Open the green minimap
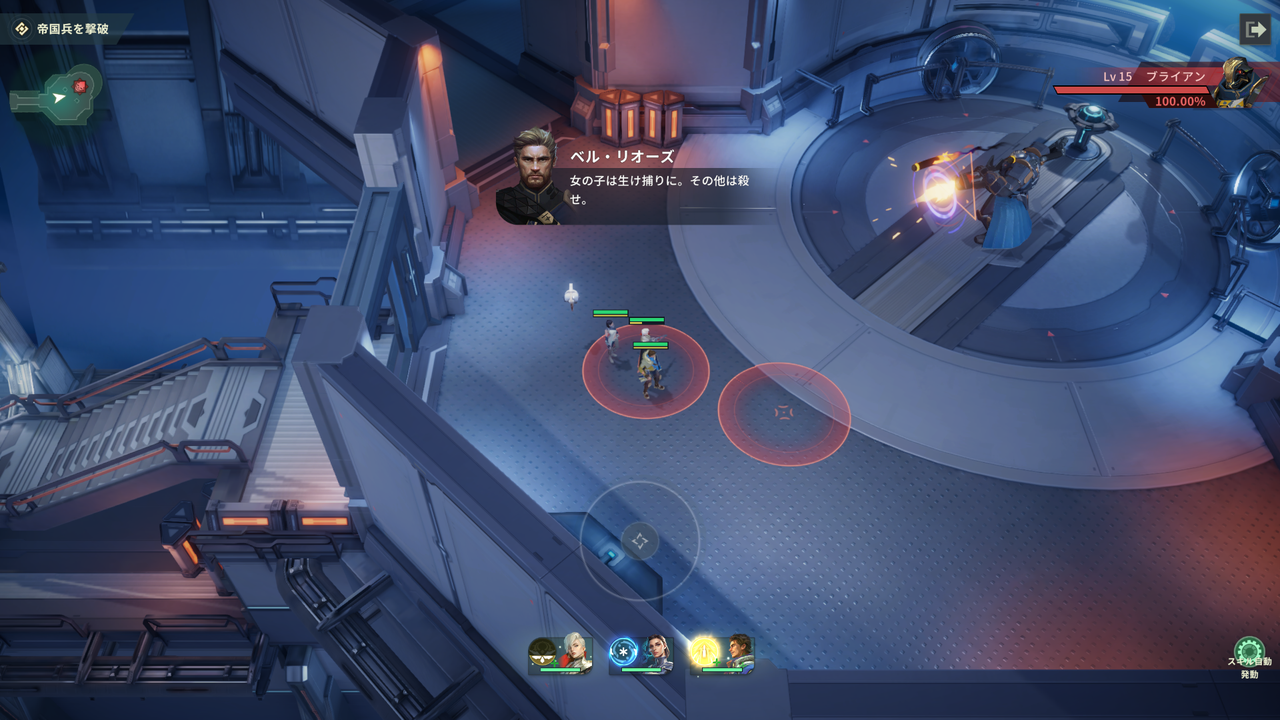The height and width of the screenshot is (720, 1280). pyautogui.click(x=59, y=97)
